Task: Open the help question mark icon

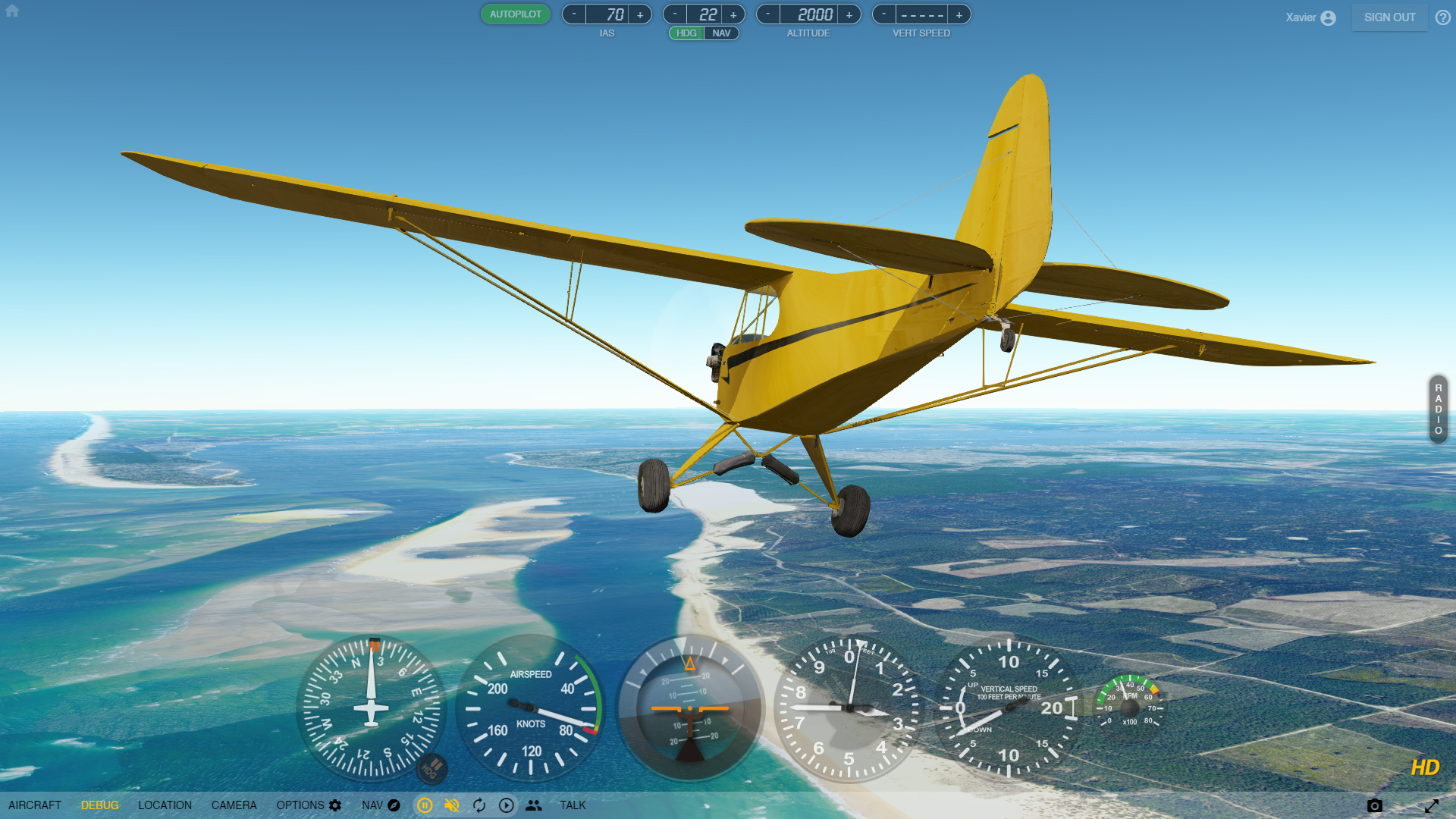Action: tap(1442, 17)
